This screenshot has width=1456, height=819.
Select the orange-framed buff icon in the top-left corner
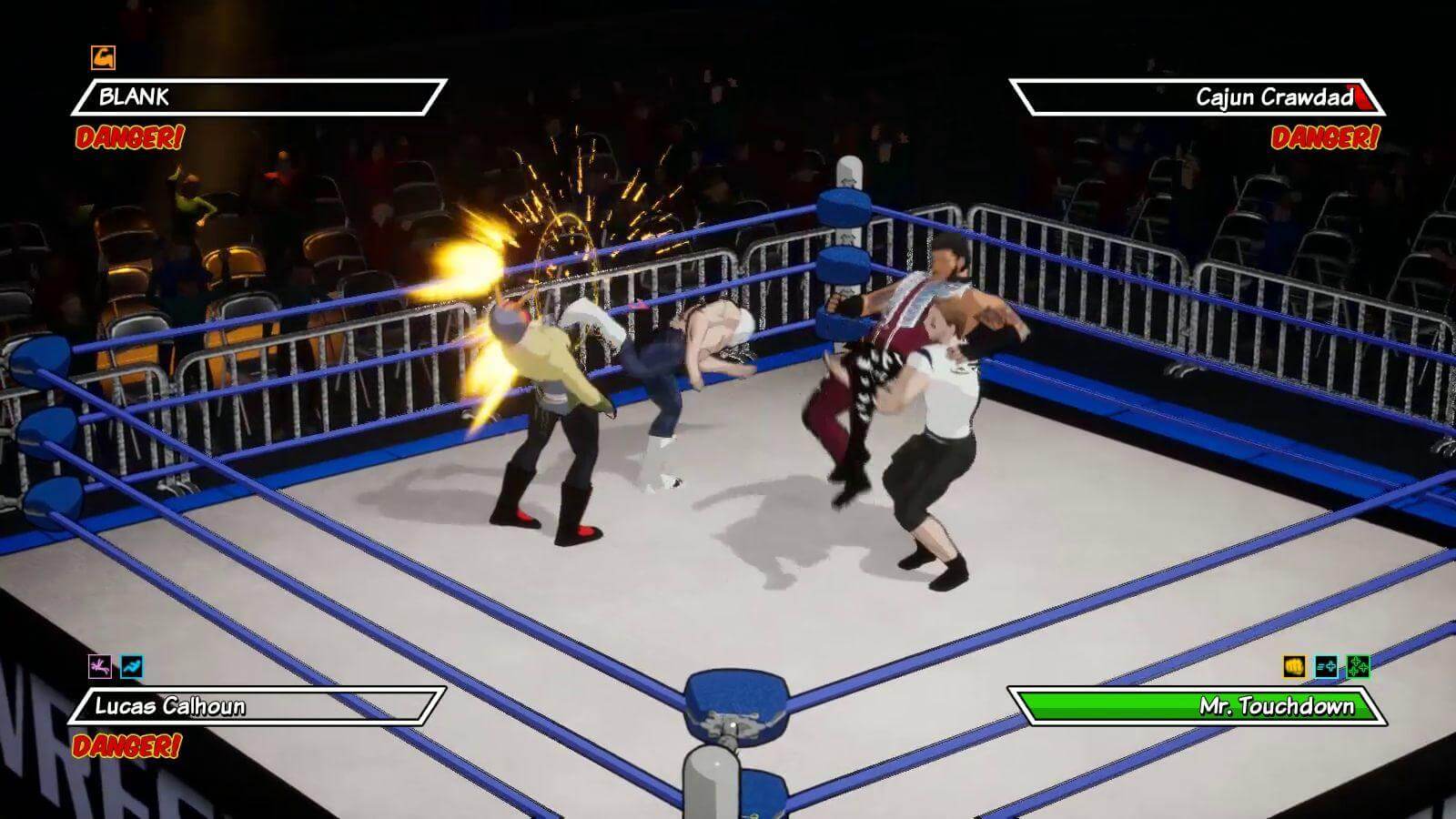click(103, 58)
